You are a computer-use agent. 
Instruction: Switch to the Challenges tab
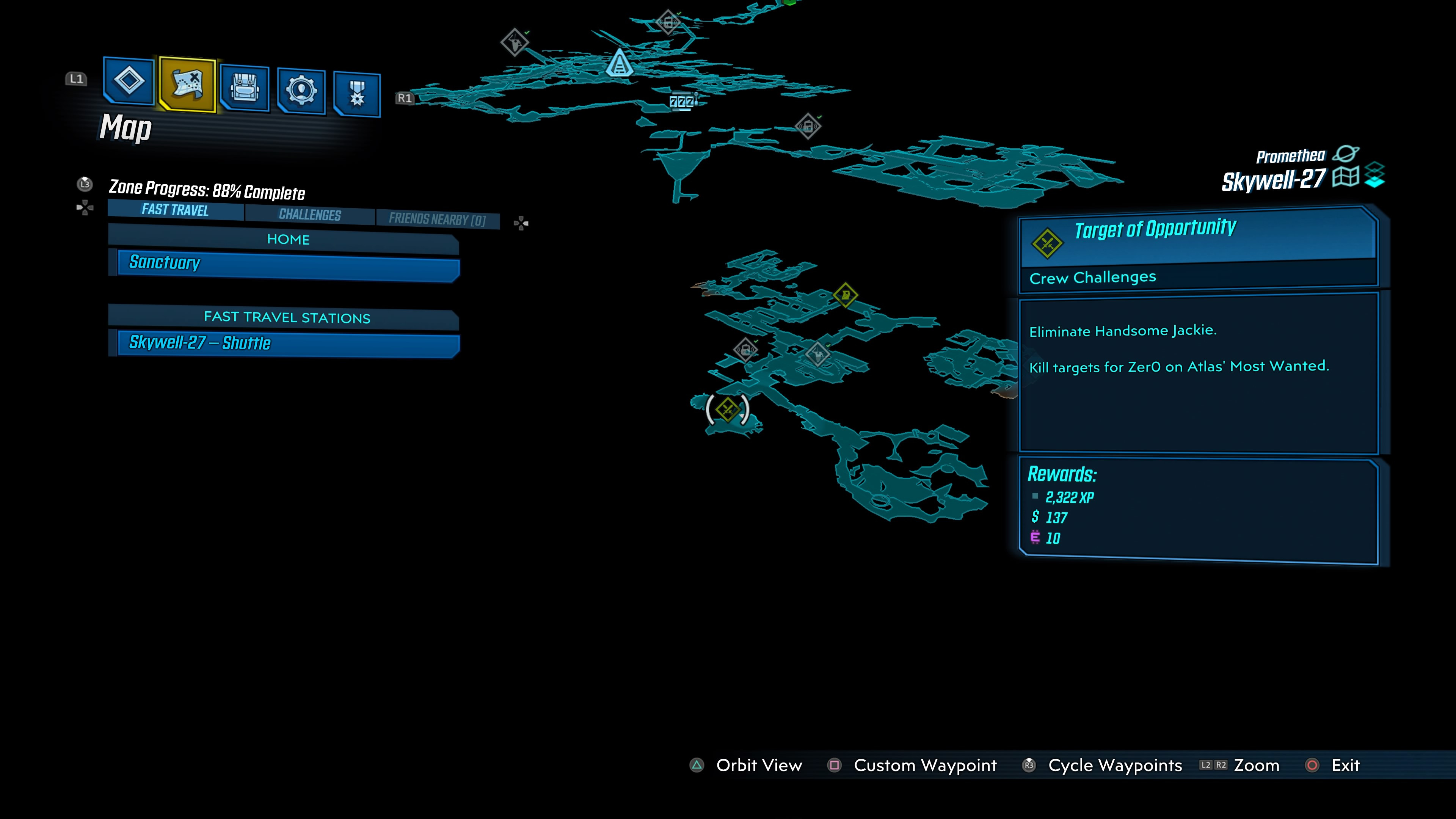(x=309, y=215)
